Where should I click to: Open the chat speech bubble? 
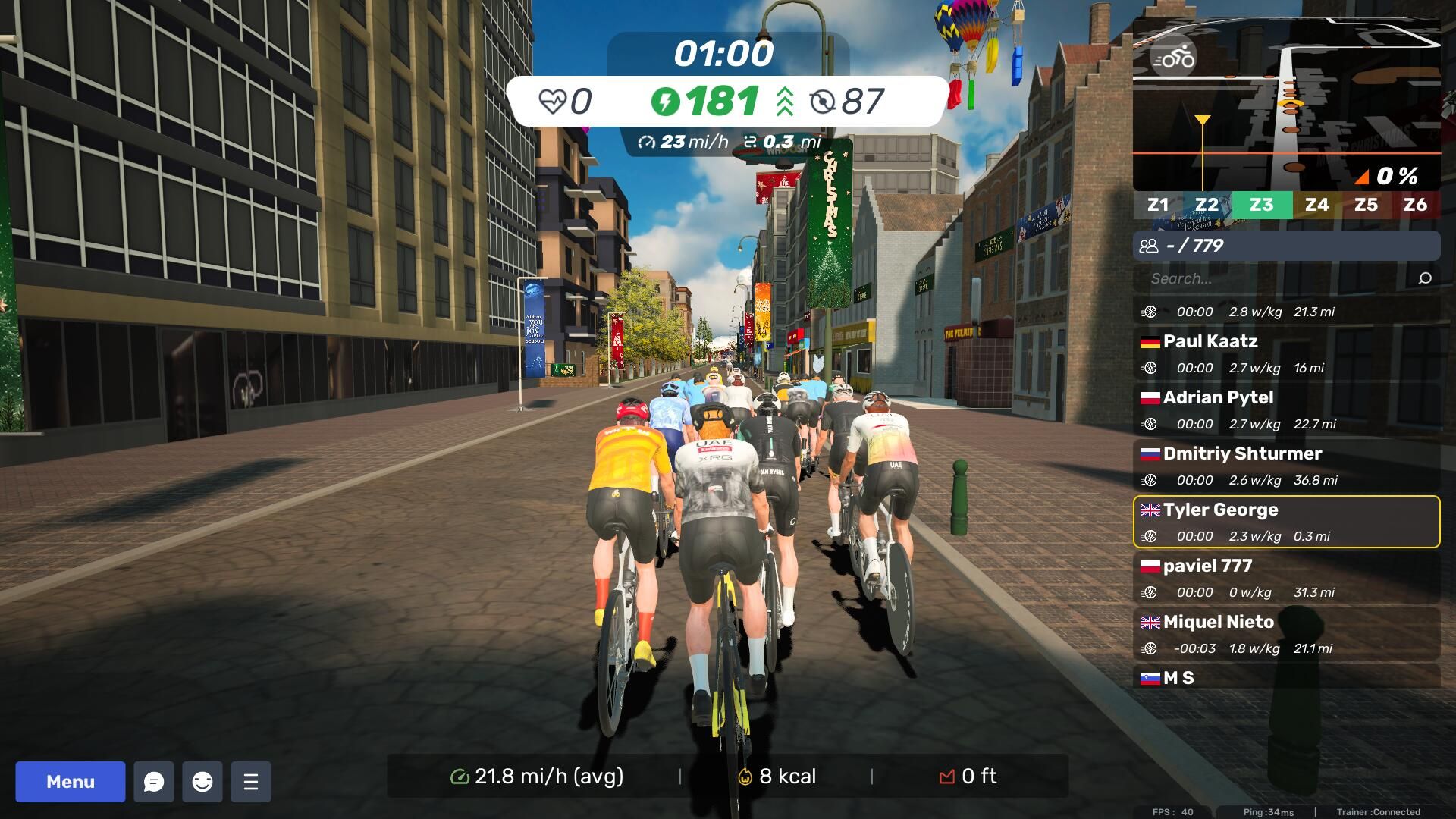(x=154, y=782)
